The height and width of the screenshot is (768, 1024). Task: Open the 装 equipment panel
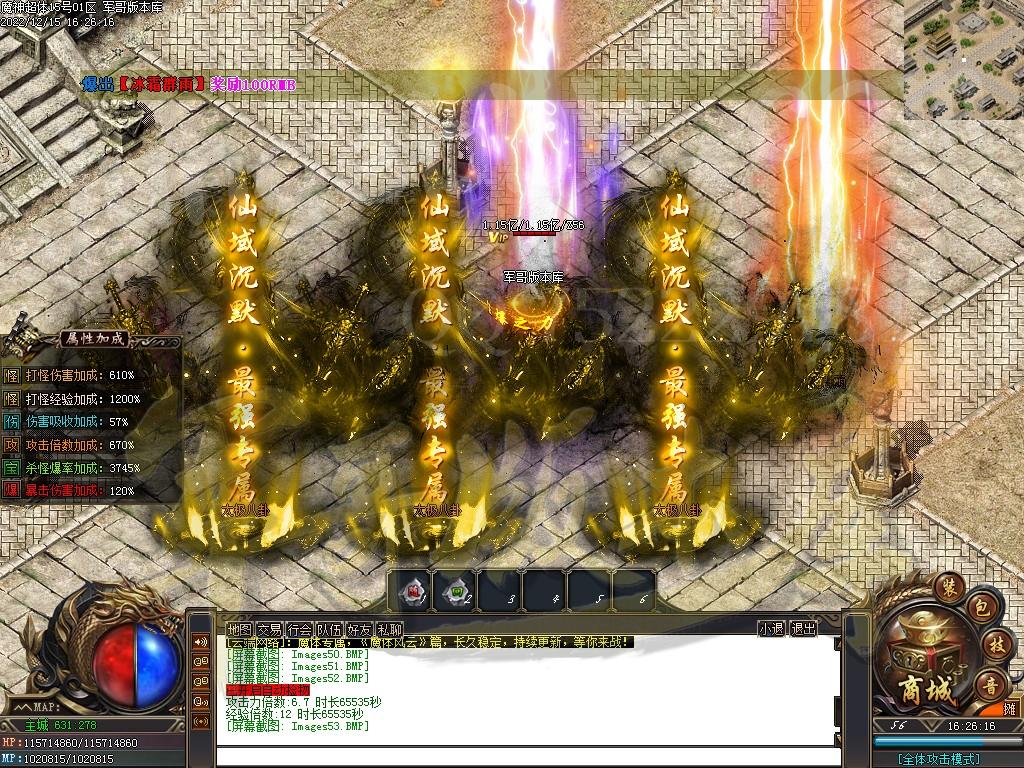click(x=947, y=585)
